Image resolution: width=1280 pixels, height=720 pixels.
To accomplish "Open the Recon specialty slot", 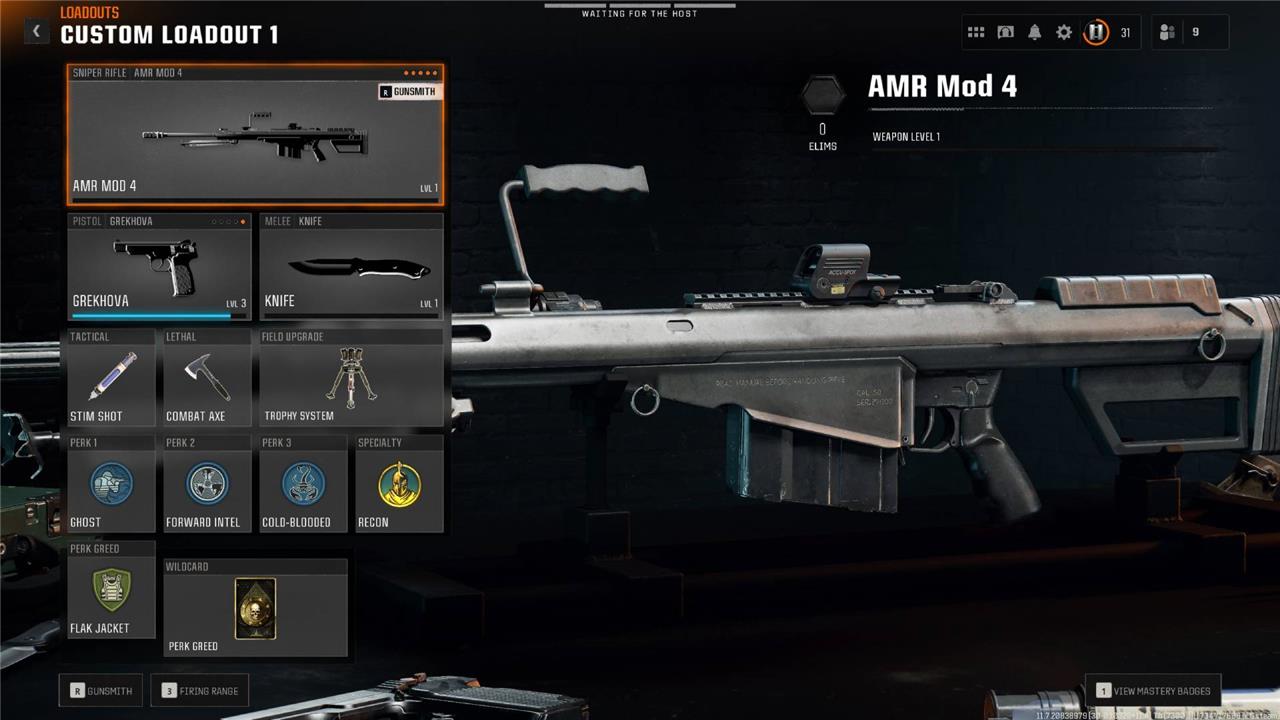I will click(399, 486).
